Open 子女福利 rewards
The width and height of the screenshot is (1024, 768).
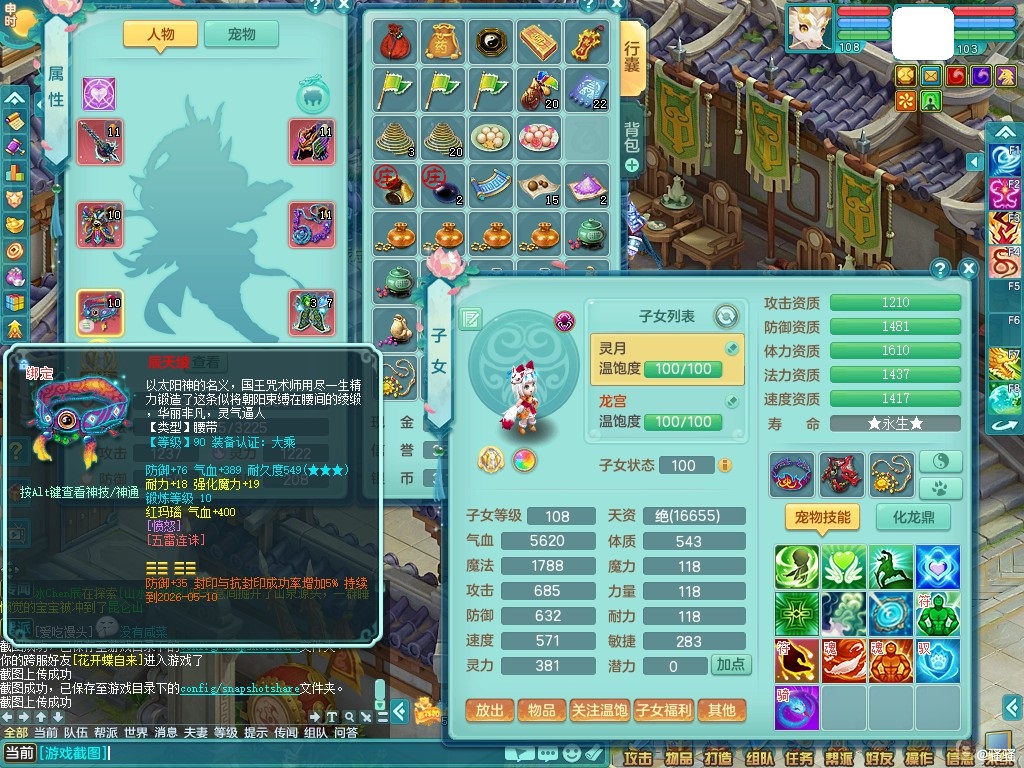[664, 710]
